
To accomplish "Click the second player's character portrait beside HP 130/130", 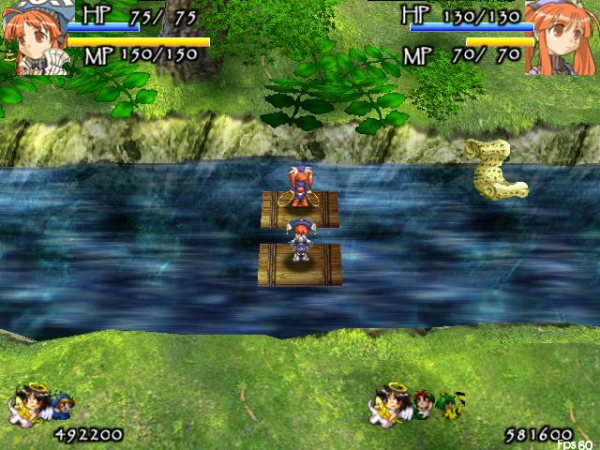I will coord(561,37).
